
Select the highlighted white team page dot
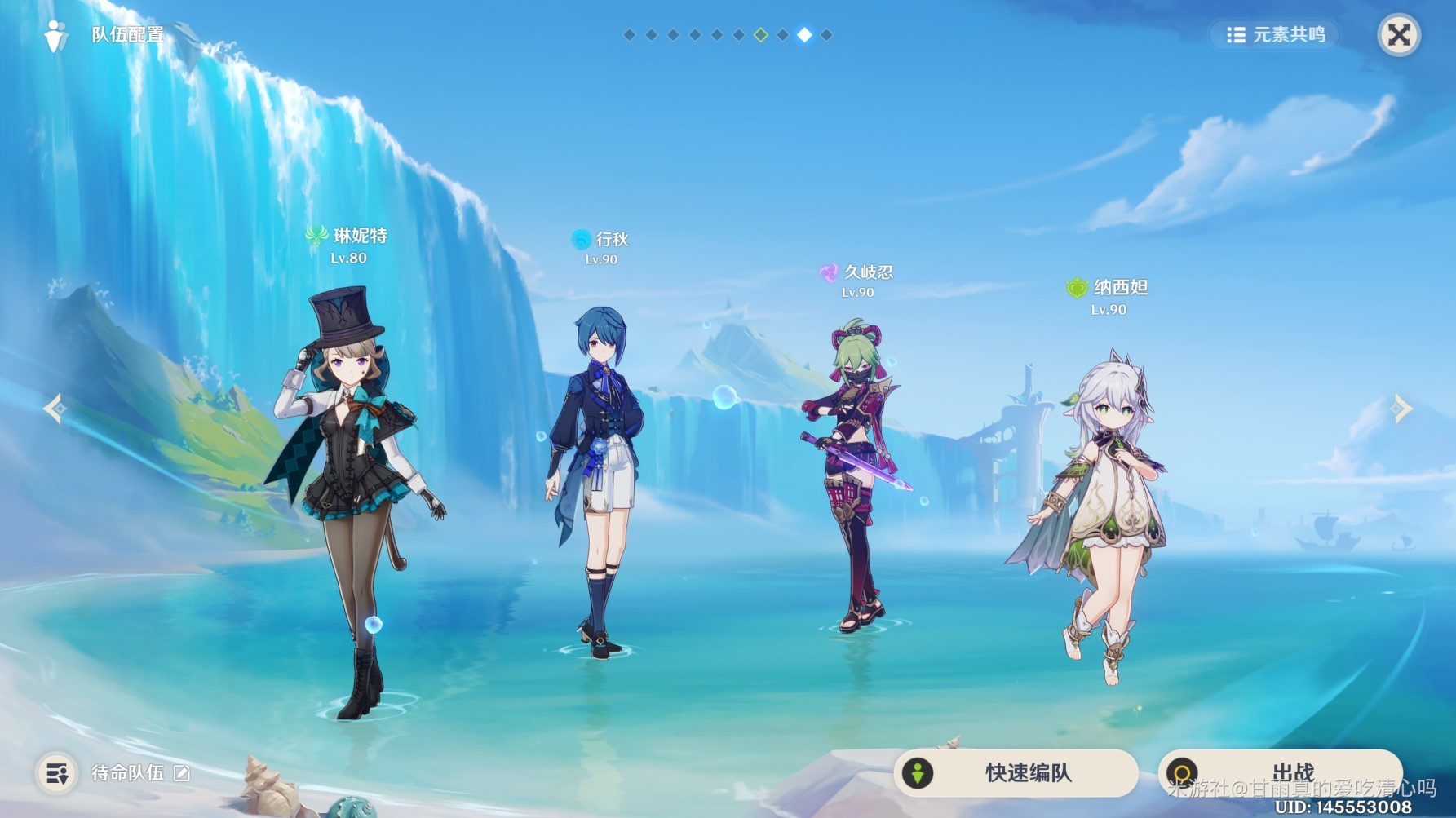coord(804,35)
